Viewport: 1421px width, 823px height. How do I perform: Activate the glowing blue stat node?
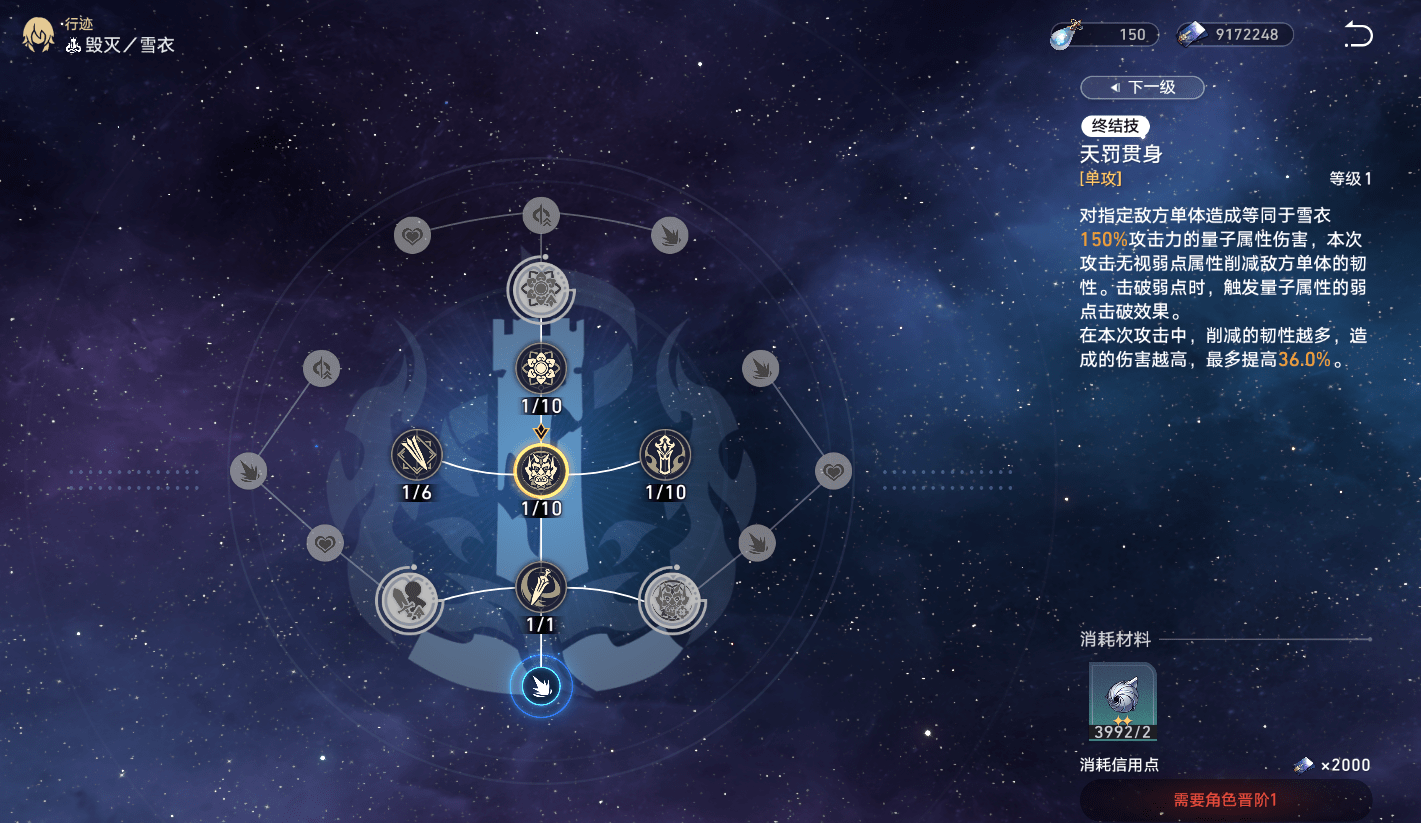[x=541, y=686]
